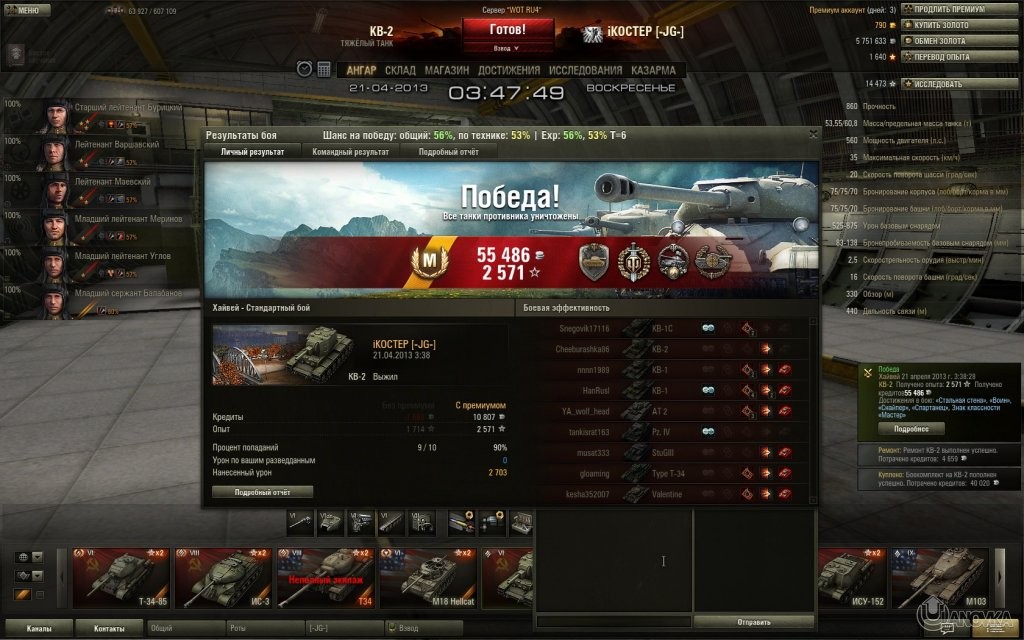Open the Контакты list
Viewport: 1024px width, 640px height.
[110, 629]
